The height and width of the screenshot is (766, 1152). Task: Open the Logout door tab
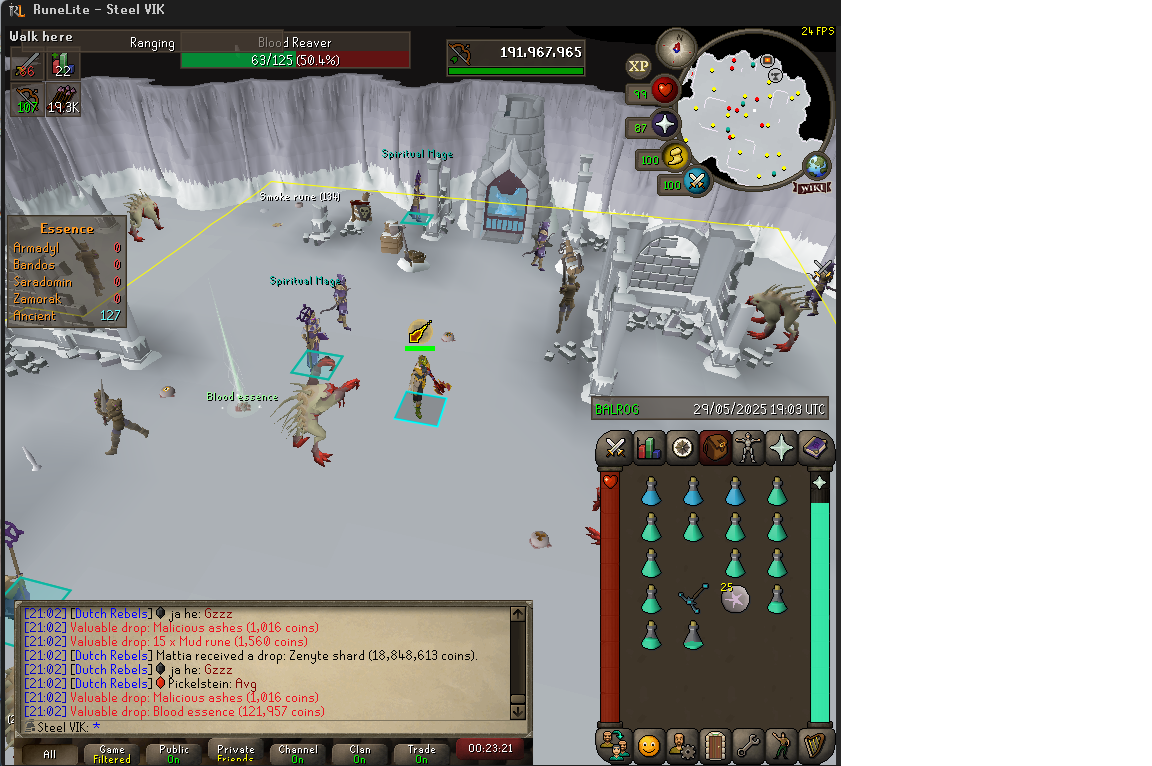click(x=714, y=745)
